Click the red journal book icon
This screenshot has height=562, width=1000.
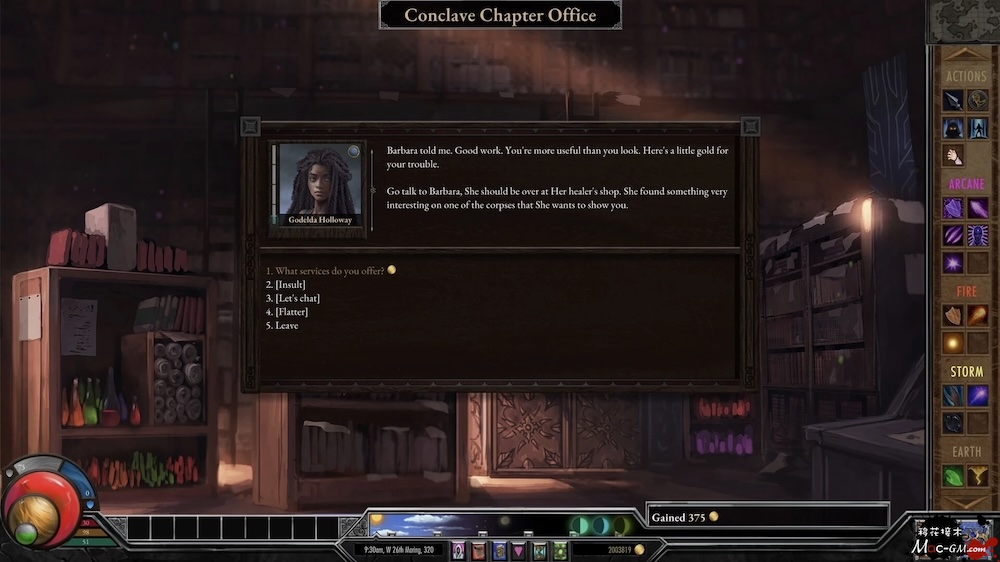[478, 551]
